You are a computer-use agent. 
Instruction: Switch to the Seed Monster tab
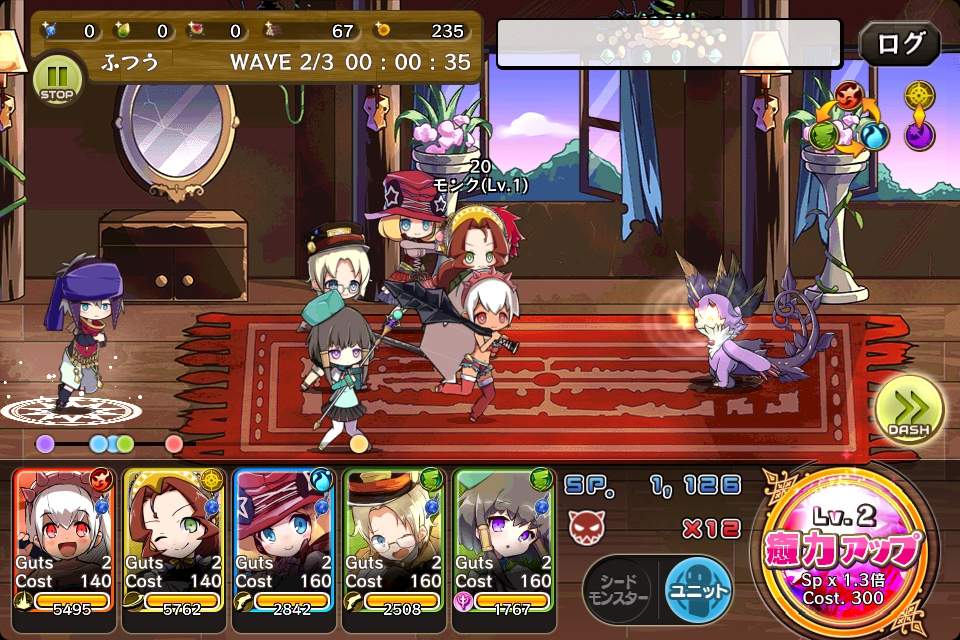(616, 588)
